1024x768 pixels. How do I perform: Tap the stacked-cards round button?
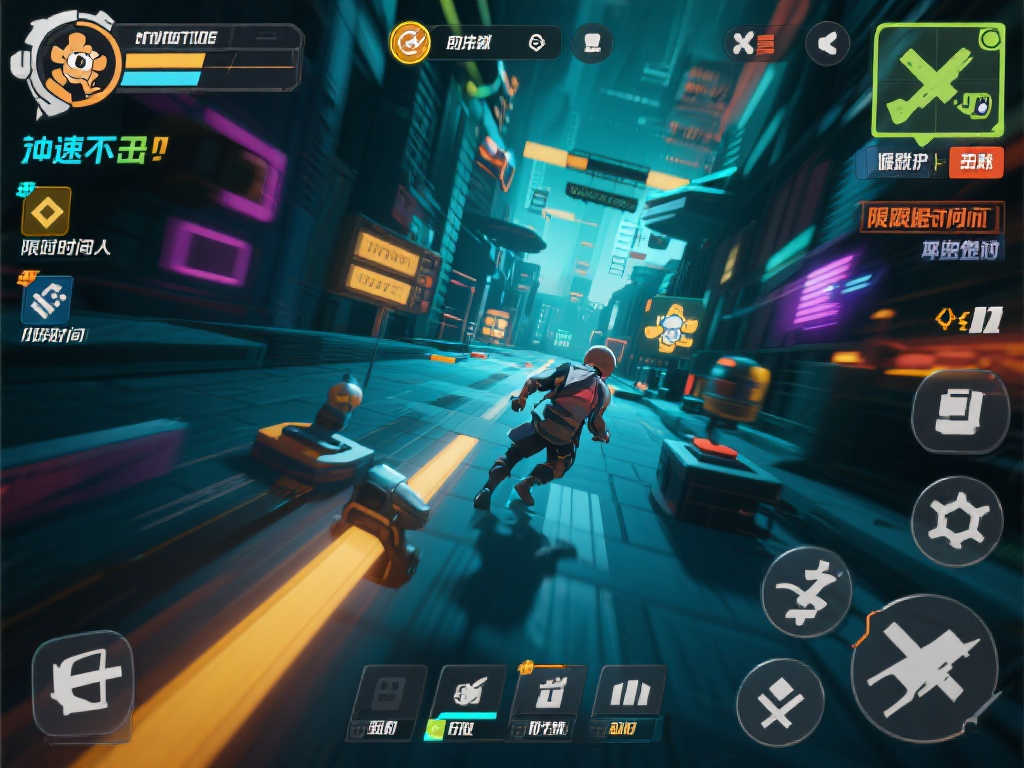tap(960, 413)
